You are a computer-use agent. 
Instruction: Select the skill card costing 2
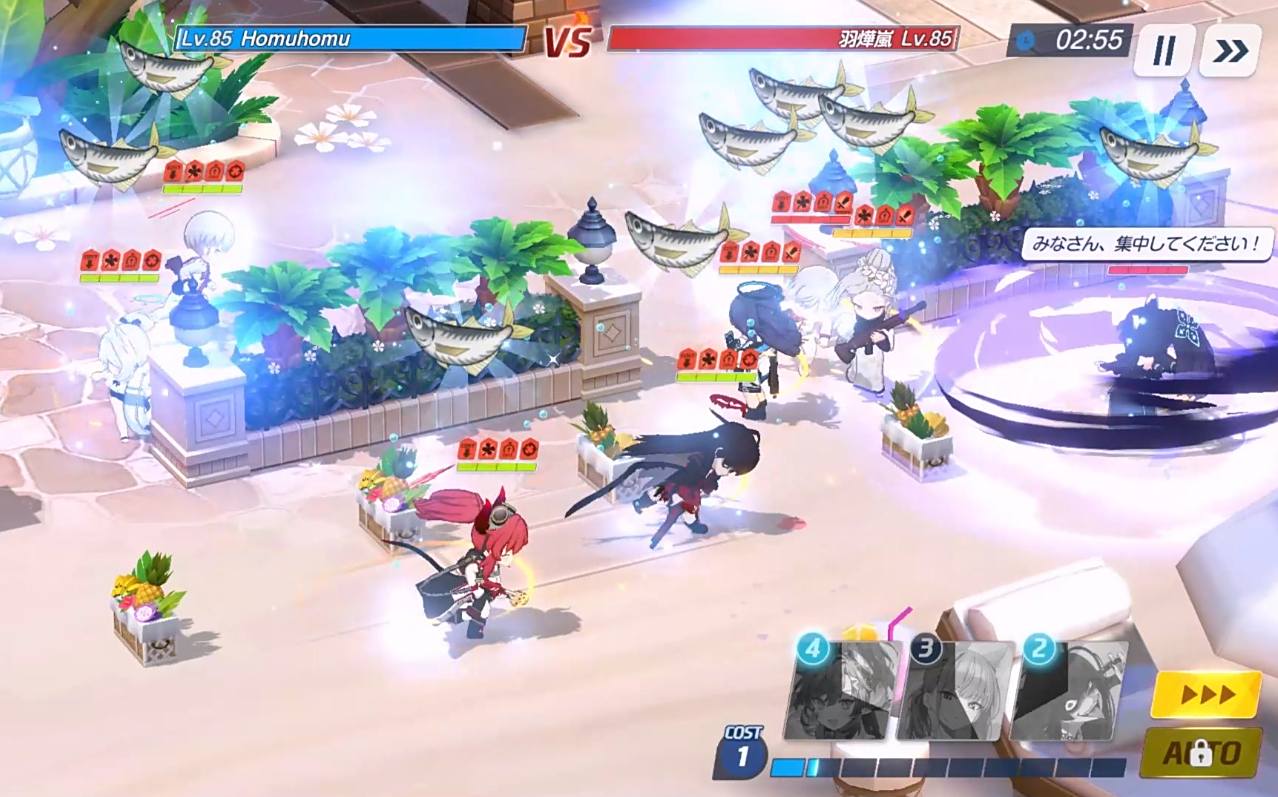click(x=1069, y=691)
